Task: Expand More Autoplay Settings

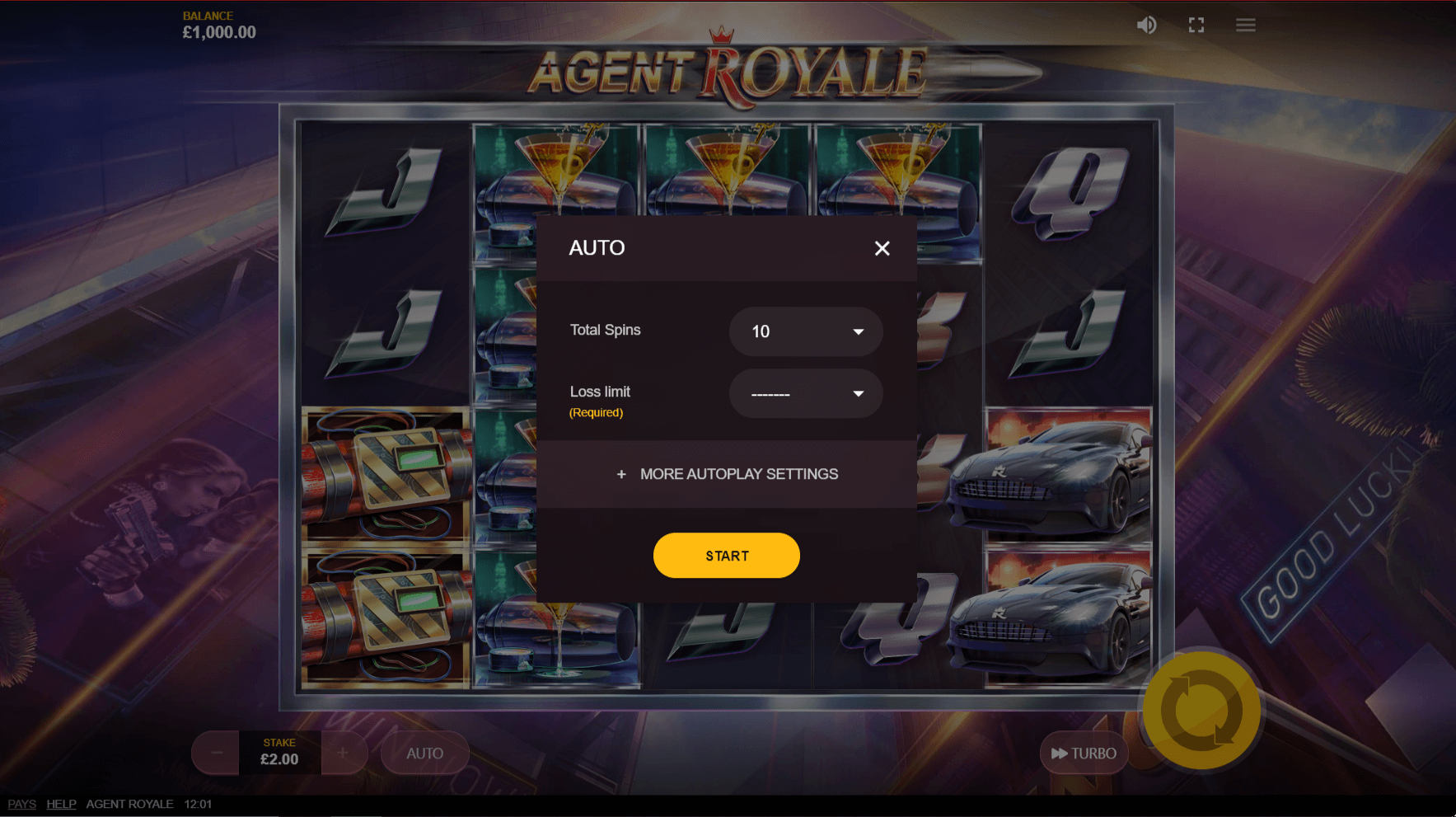Action: click(x=726, y=474)
